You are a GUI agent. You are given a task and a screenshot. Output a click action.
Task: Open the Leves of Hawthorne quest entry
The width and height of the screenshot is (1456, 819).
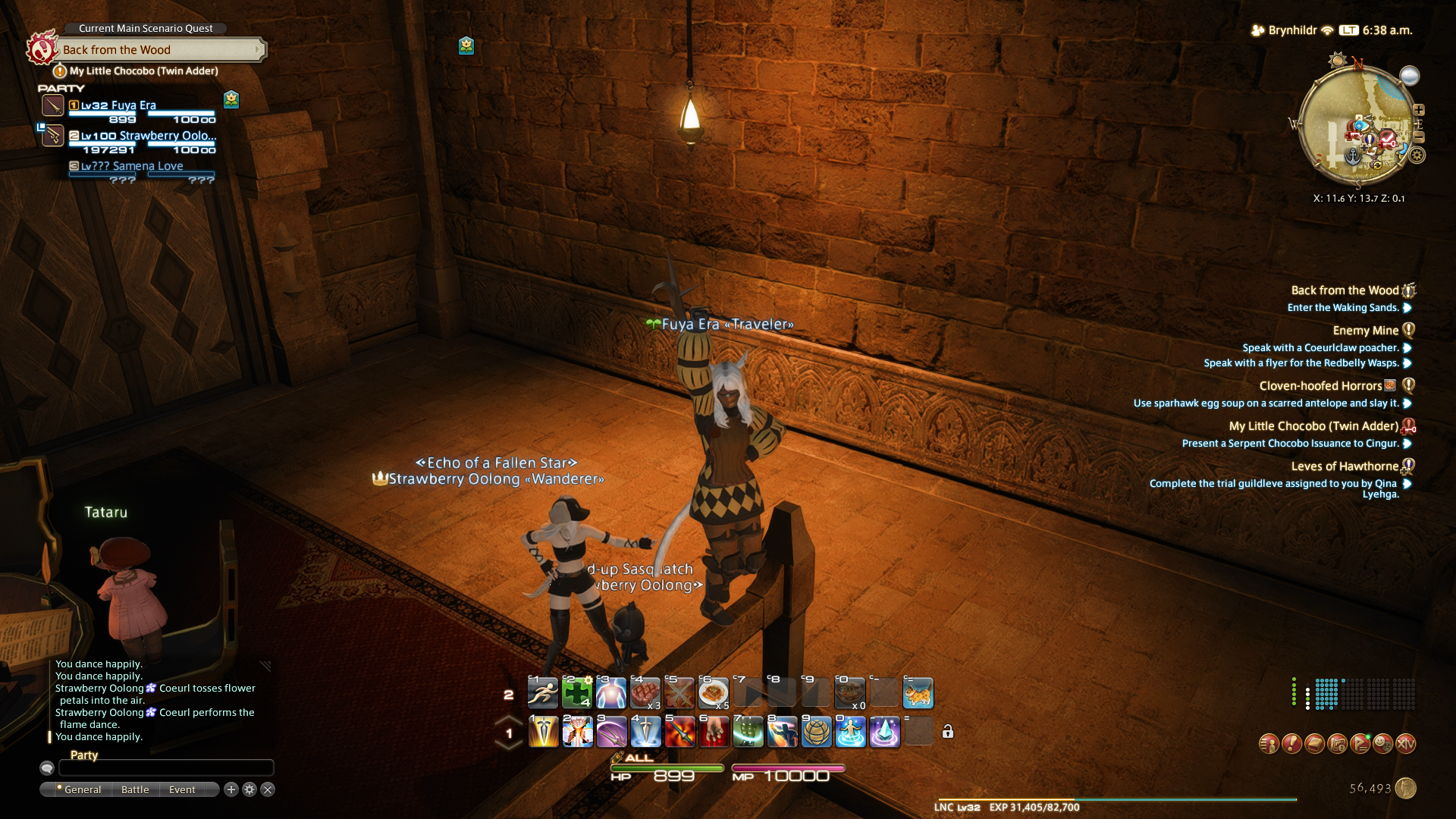1345,466
